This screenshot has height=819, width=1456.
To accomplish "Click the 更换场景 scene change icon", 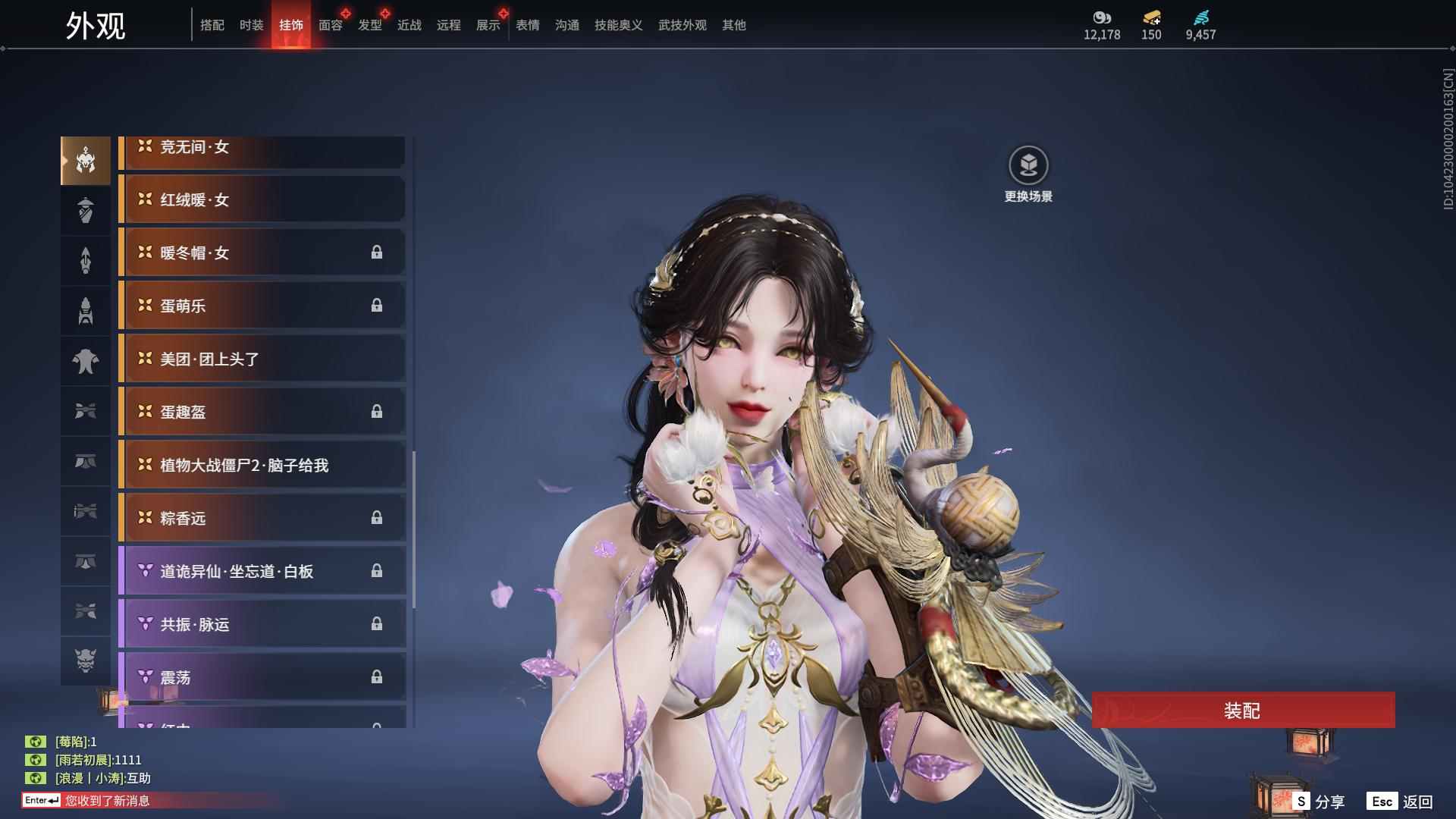I will (x=1028, y=165).
